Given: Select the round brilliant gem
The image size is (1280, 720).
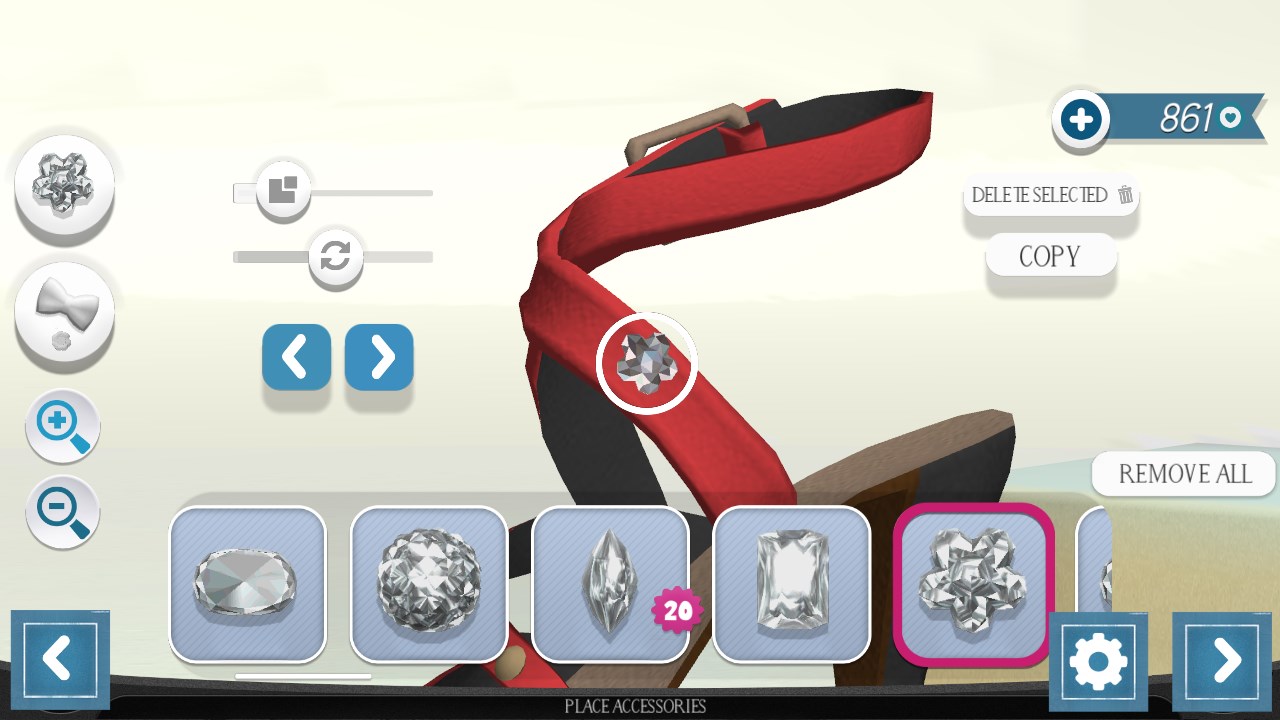Looking at the screenshot, I should [x=429, y=583].
